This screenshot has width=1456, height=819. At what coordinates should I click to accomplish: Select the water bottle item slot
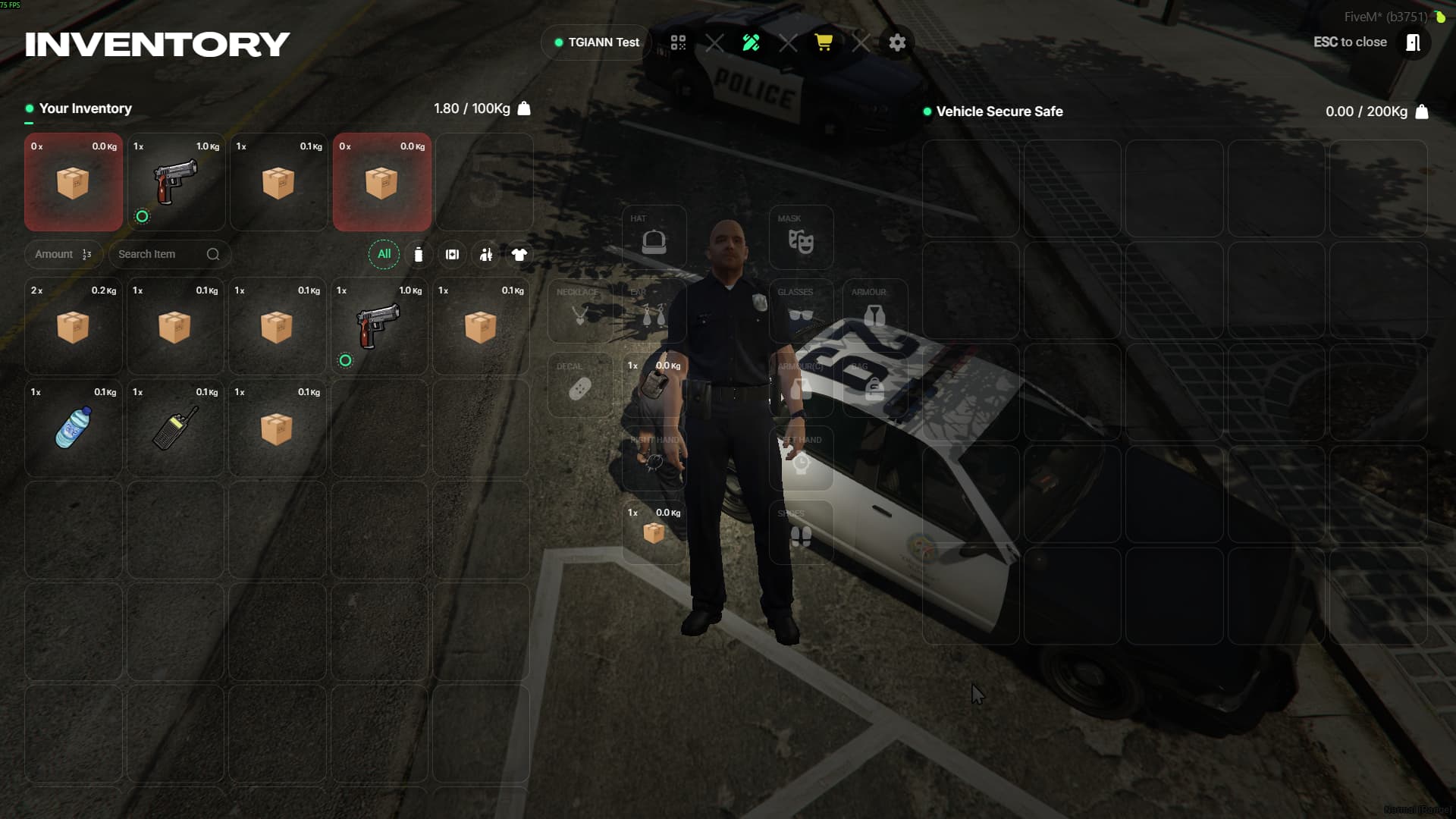click(73, 428)
